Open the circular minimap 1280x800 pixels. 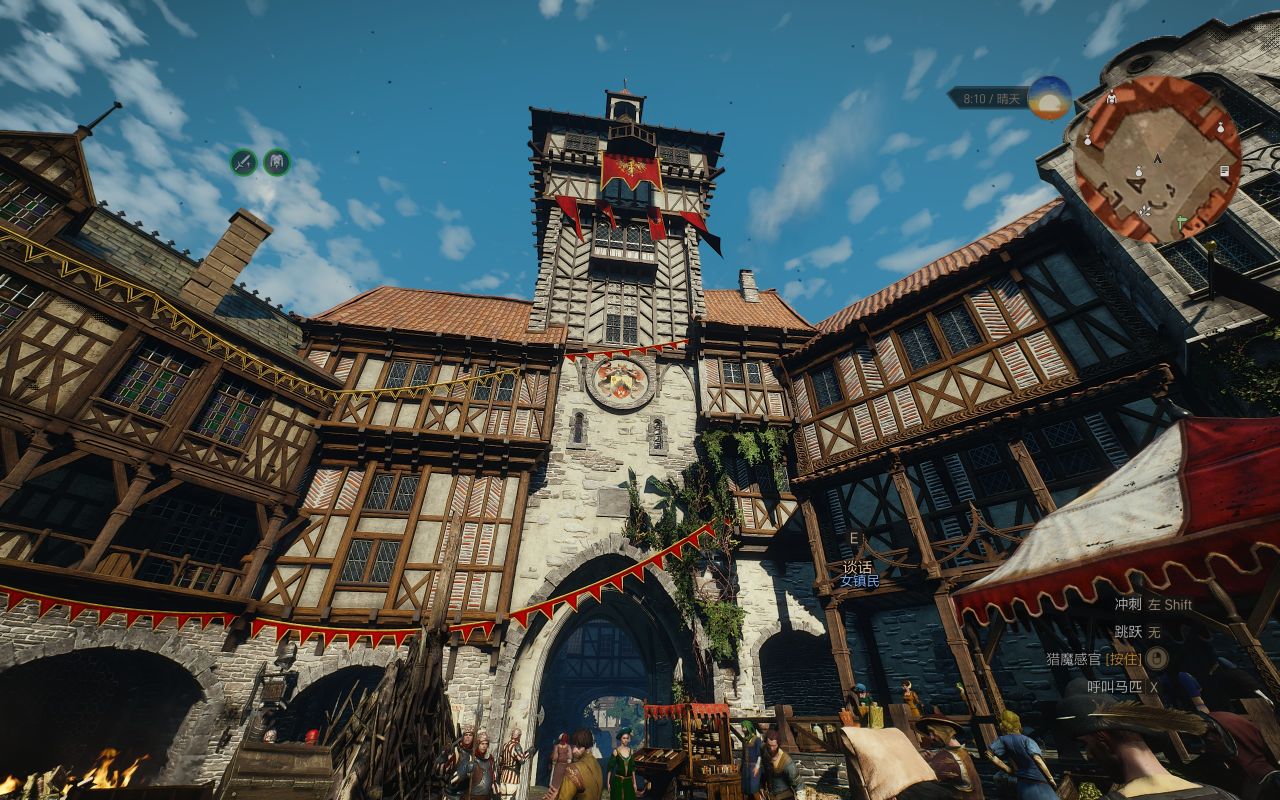coord(1157,159)
